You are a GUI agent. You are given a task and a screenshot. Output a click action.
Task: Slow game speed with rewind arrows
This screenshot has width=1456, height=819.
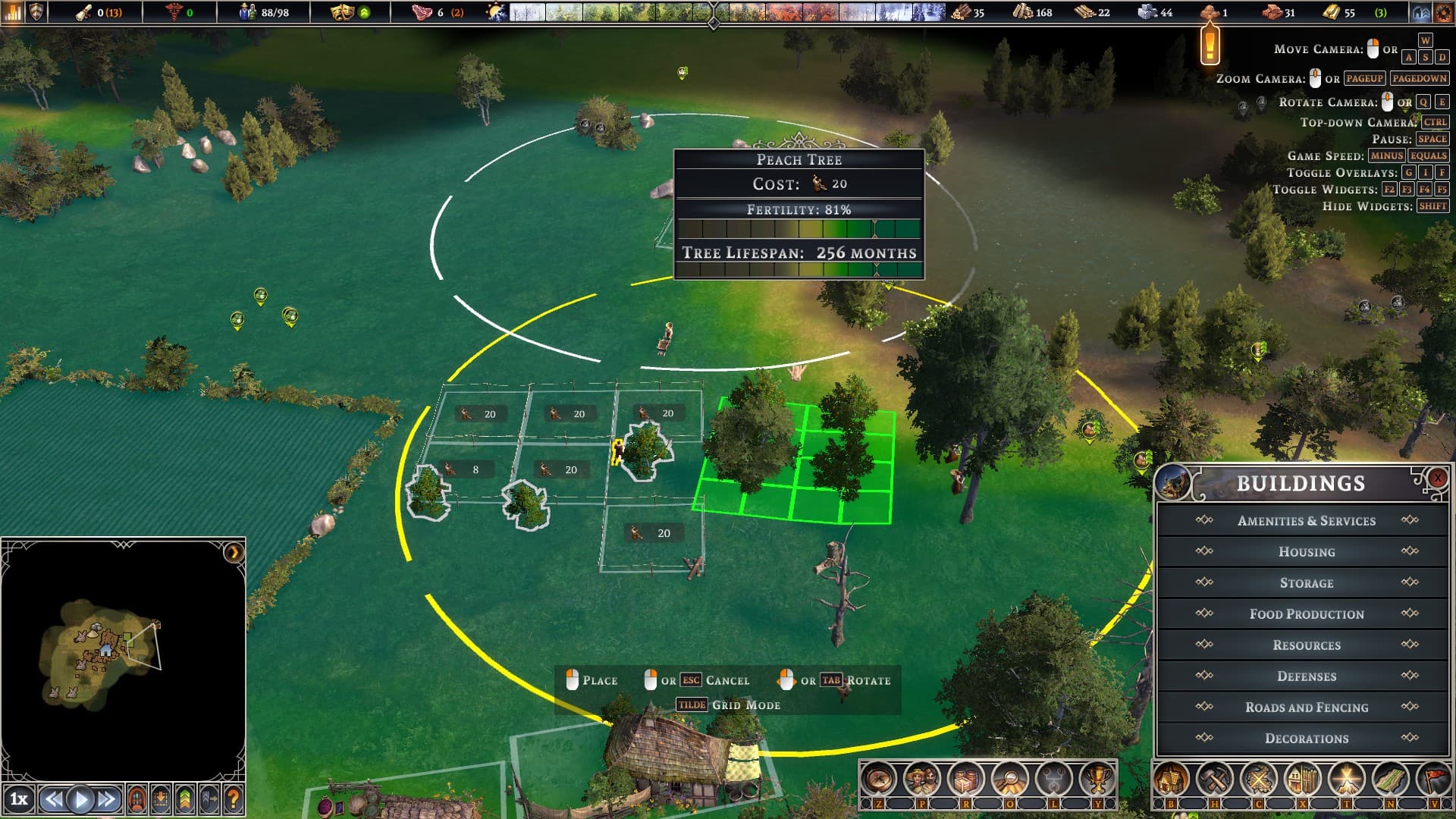[x=53, y=799]
